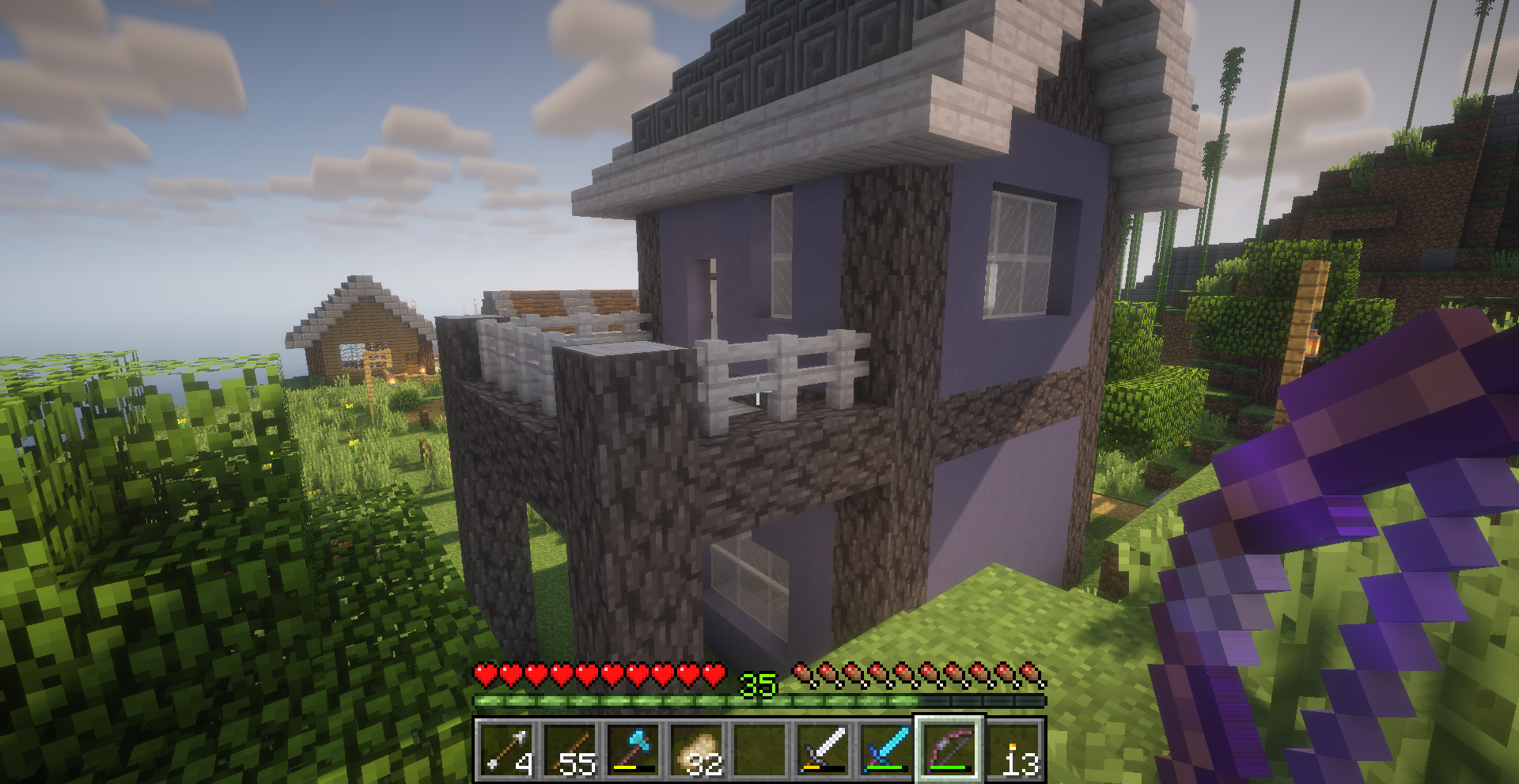This screenshot has width=1519, height=784.
Task: Select the stack of 55 sticks
Action: pos(570,749)
